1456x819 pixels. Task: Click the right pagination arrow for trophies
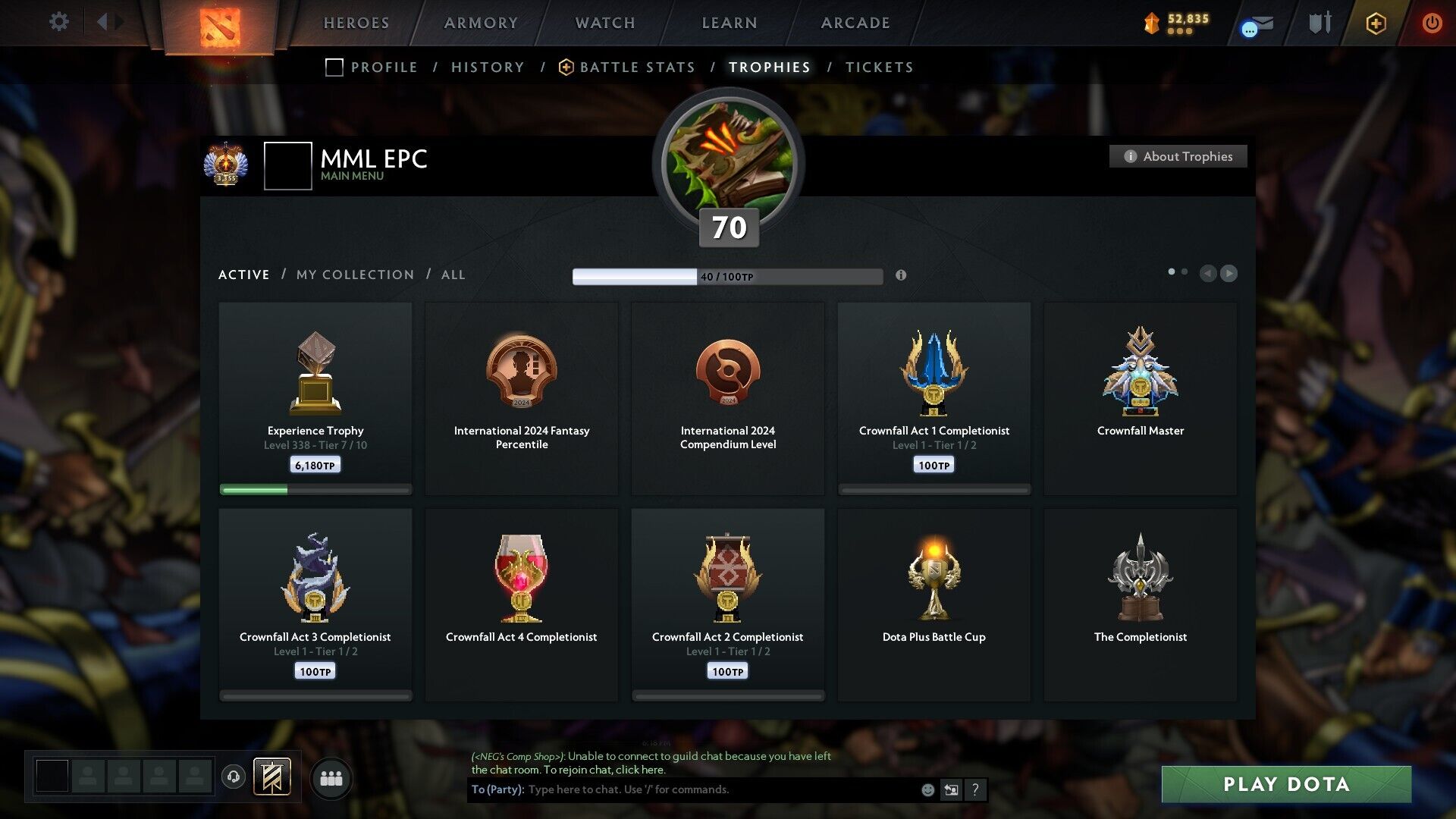pyautogui.click(x=1229, y=274)
